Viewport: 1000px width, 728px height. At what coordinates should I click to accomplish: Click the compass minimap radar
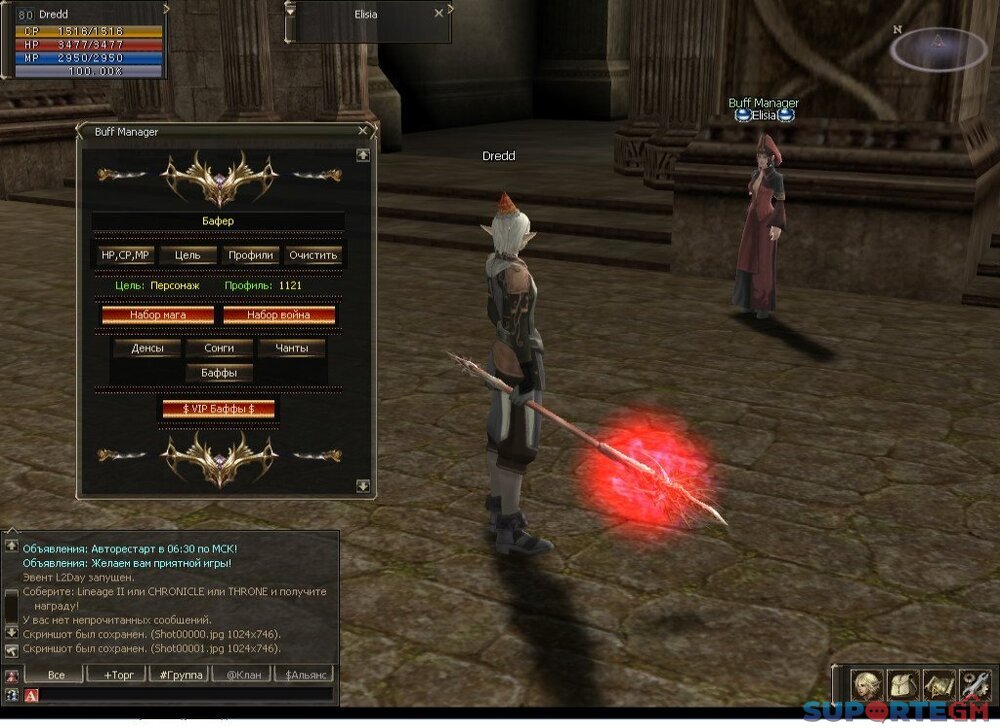tap(938, 48)
